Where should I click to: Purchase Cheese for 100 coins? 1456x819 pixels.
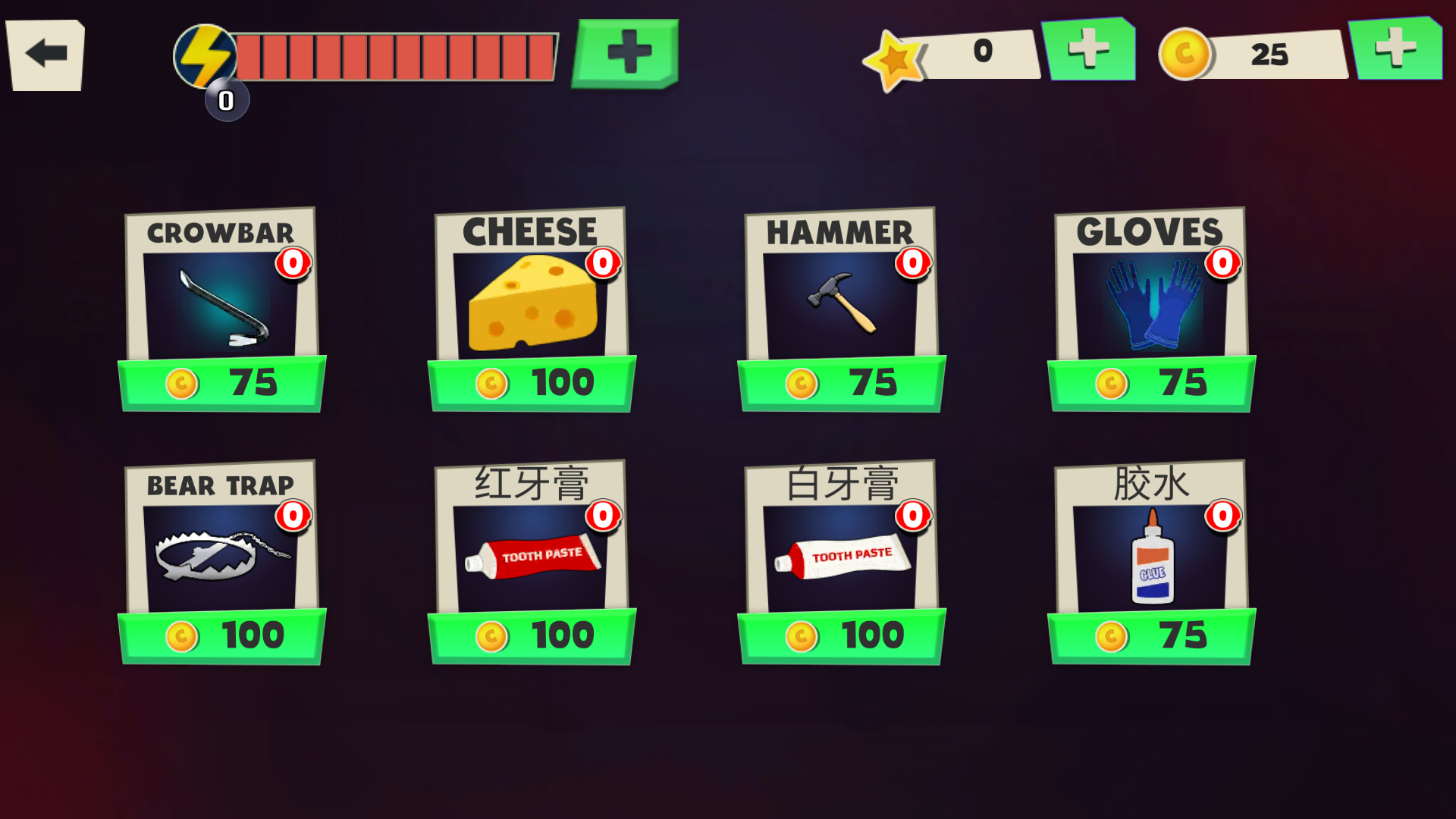[532, 383]
